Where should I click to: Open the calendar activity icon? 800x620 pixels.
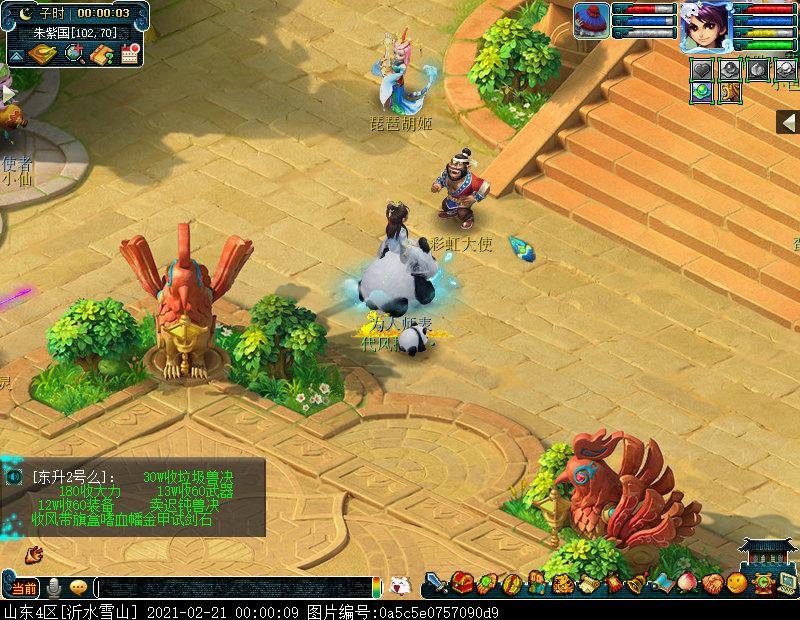pyautogui.click(x=128, y=54)
